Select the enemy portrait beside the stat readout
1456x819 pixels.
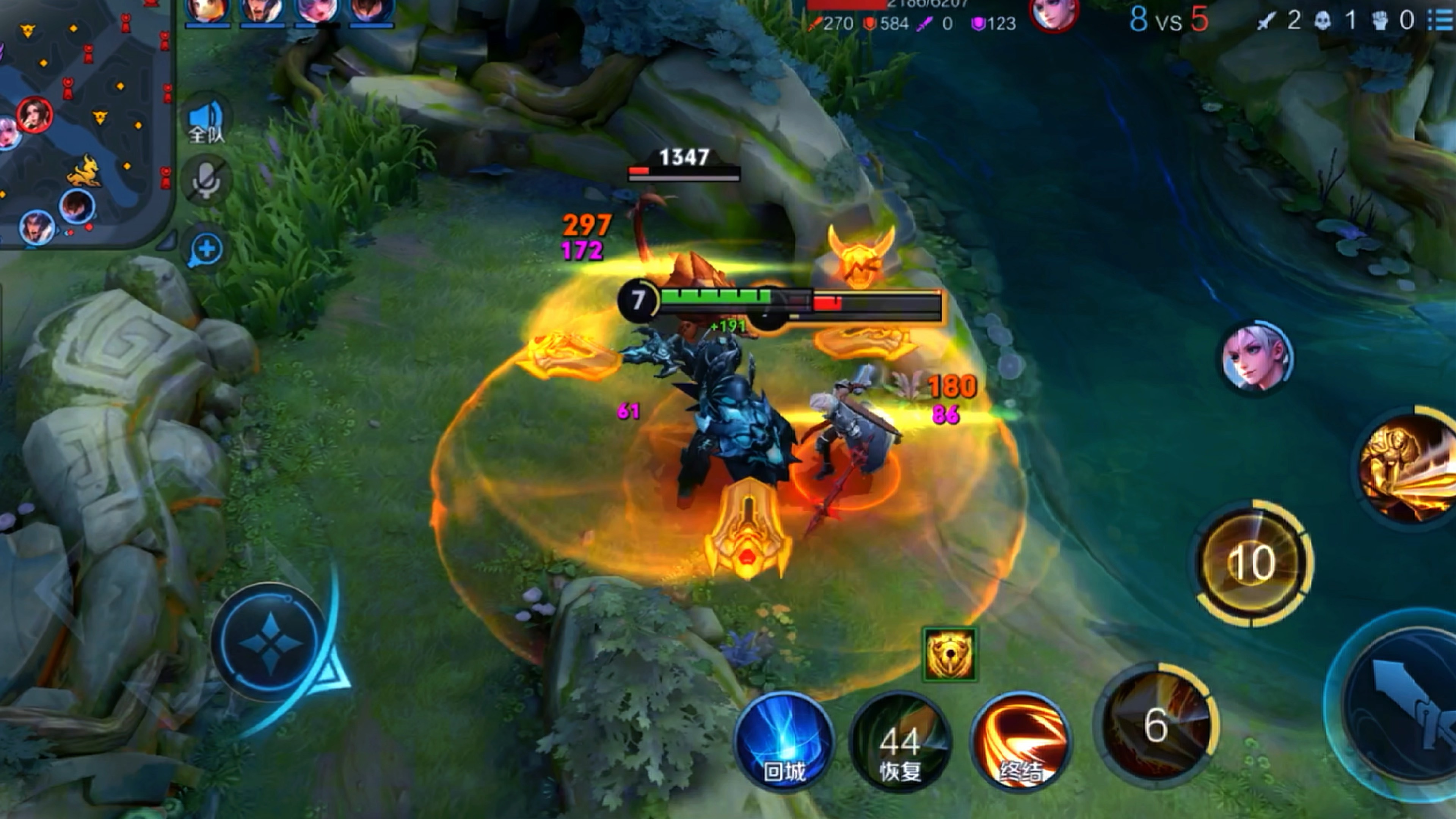[x=1053, y=14]
